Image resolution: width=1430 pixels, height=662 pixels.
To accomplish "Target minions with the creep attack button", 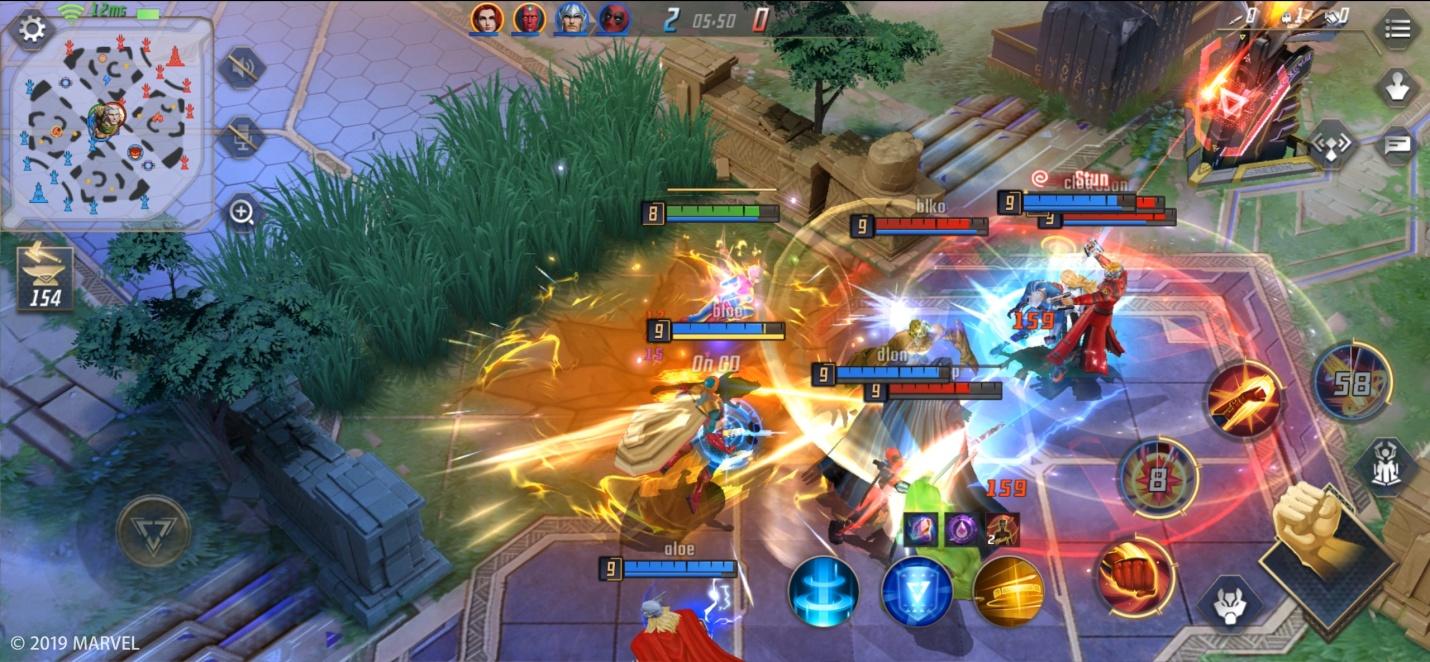I will (1228, 602).
